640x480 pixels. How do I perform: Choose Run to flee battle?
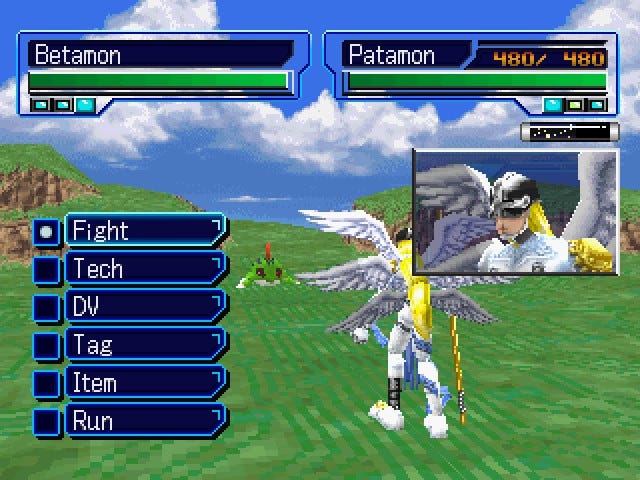(x=144, y=421)
